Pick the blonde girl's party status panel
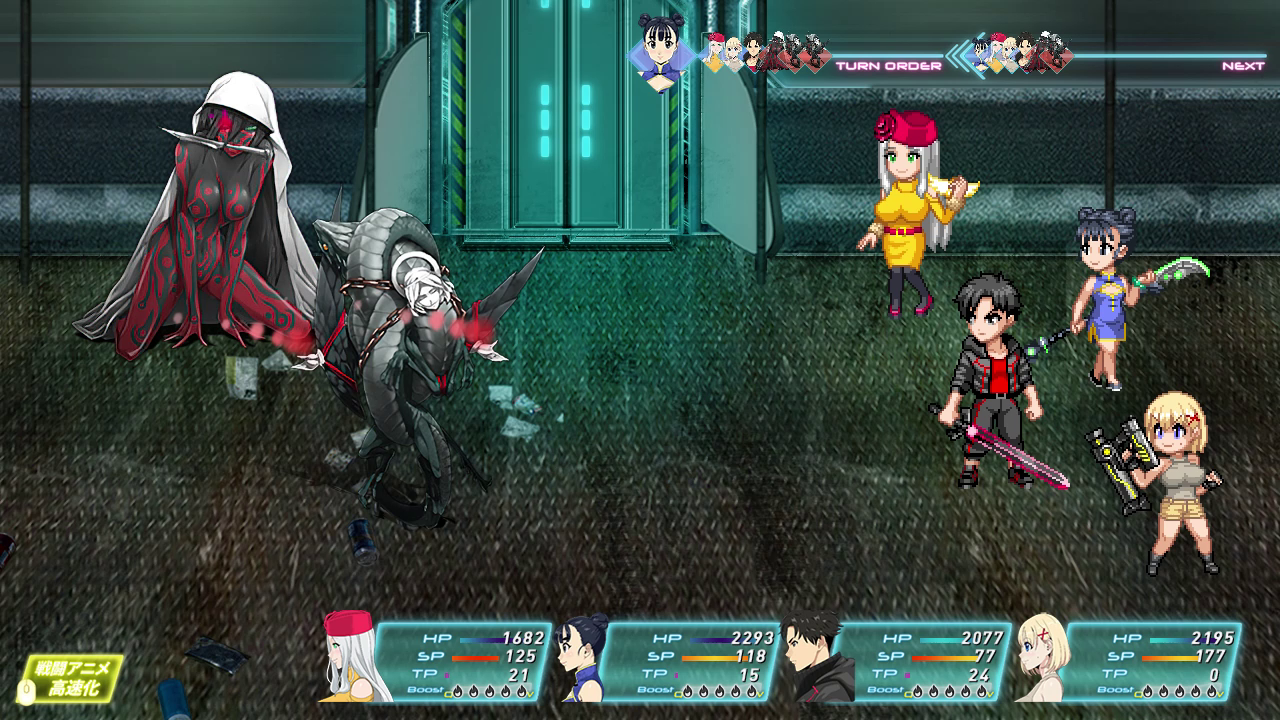 coord(1130,660)
